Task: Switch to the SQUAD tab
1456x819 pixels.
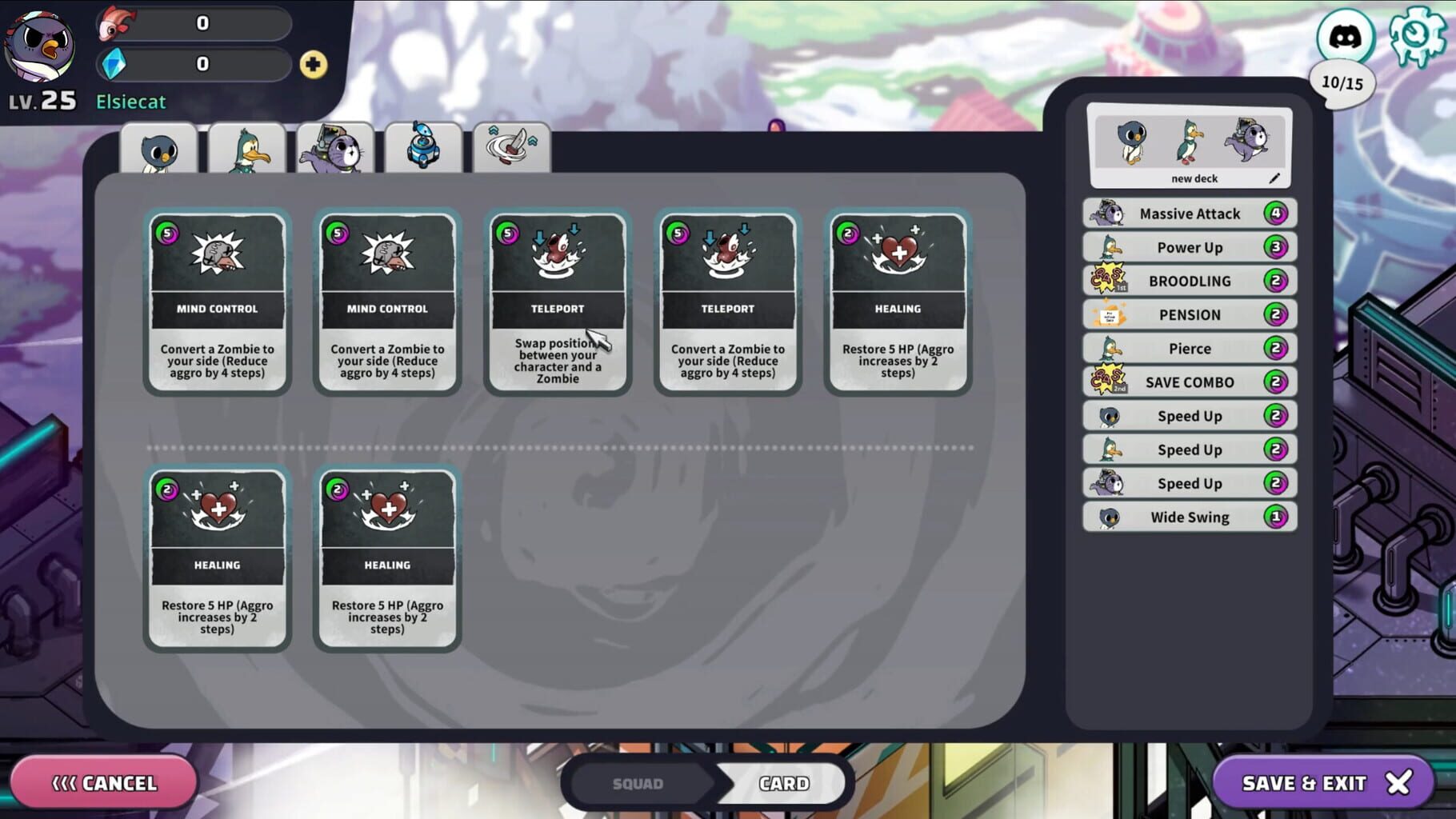Action: tap(636, 783)
